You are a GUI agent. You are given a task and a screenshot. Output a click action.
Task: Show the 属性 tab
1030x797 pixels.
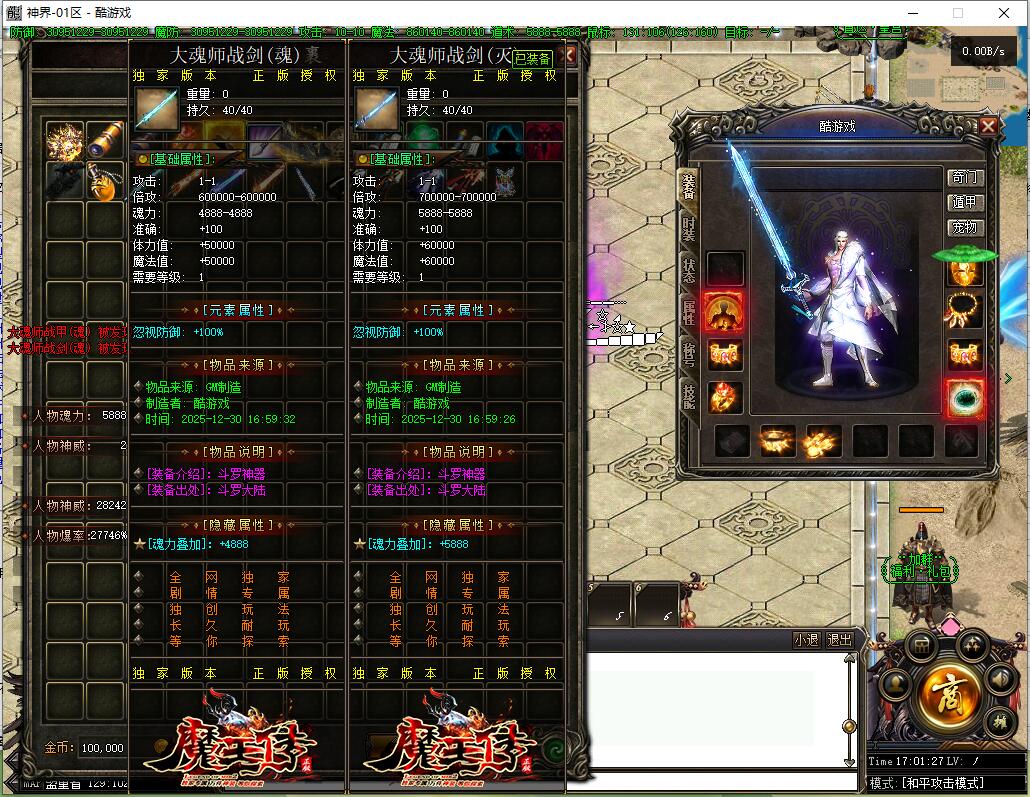pos(688,312)
